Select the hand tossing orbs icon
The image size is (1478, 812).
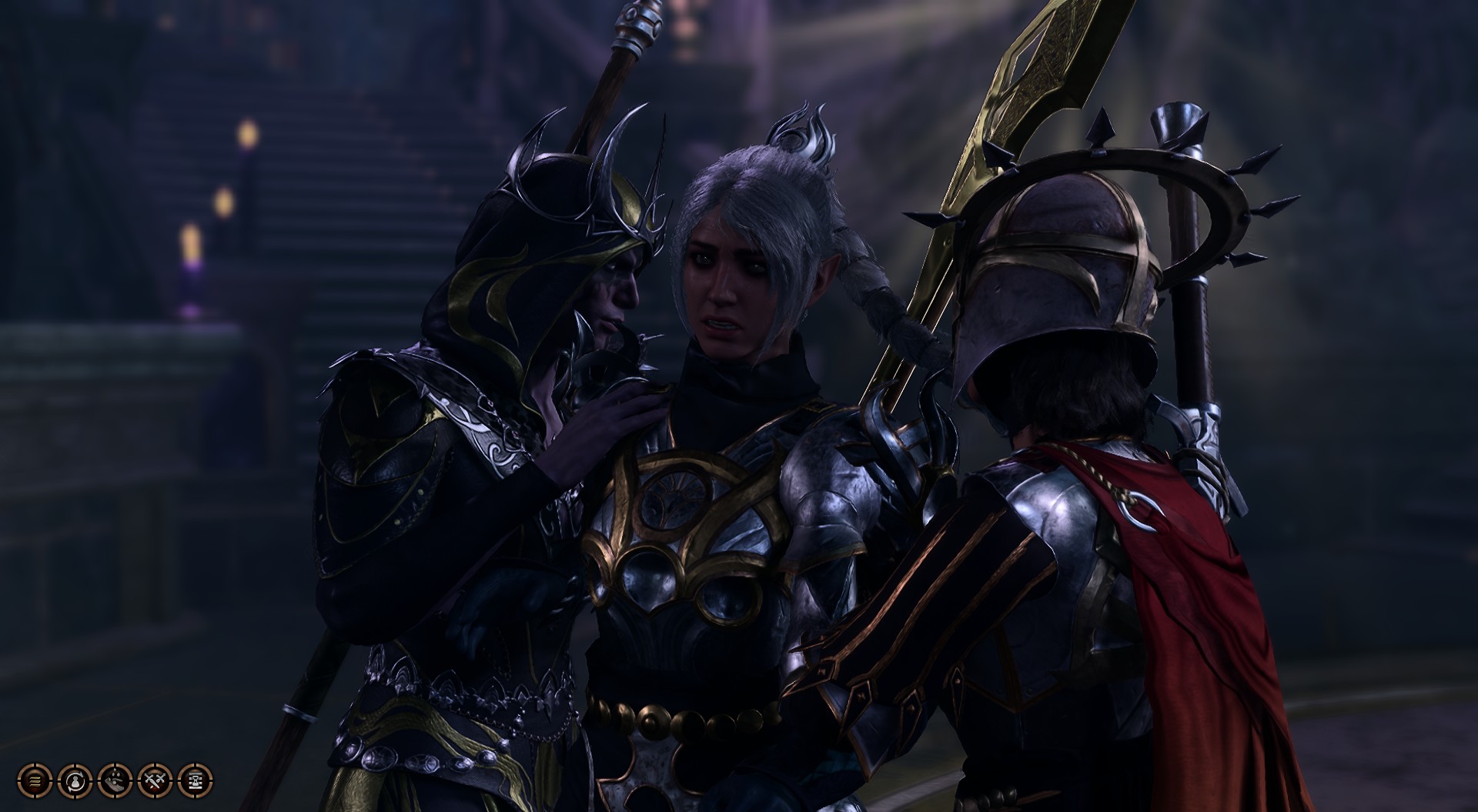(x=114, y=780)
